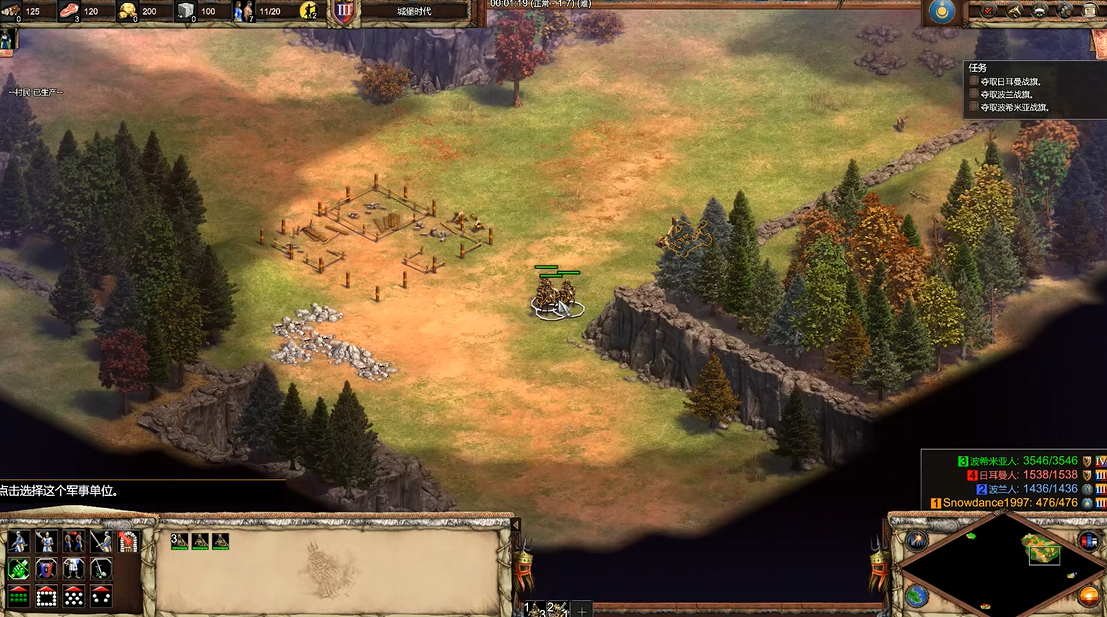Screen dimensions: 1107x617
Task: Click the Mongol civilization emblem
Action: (940, 12)
